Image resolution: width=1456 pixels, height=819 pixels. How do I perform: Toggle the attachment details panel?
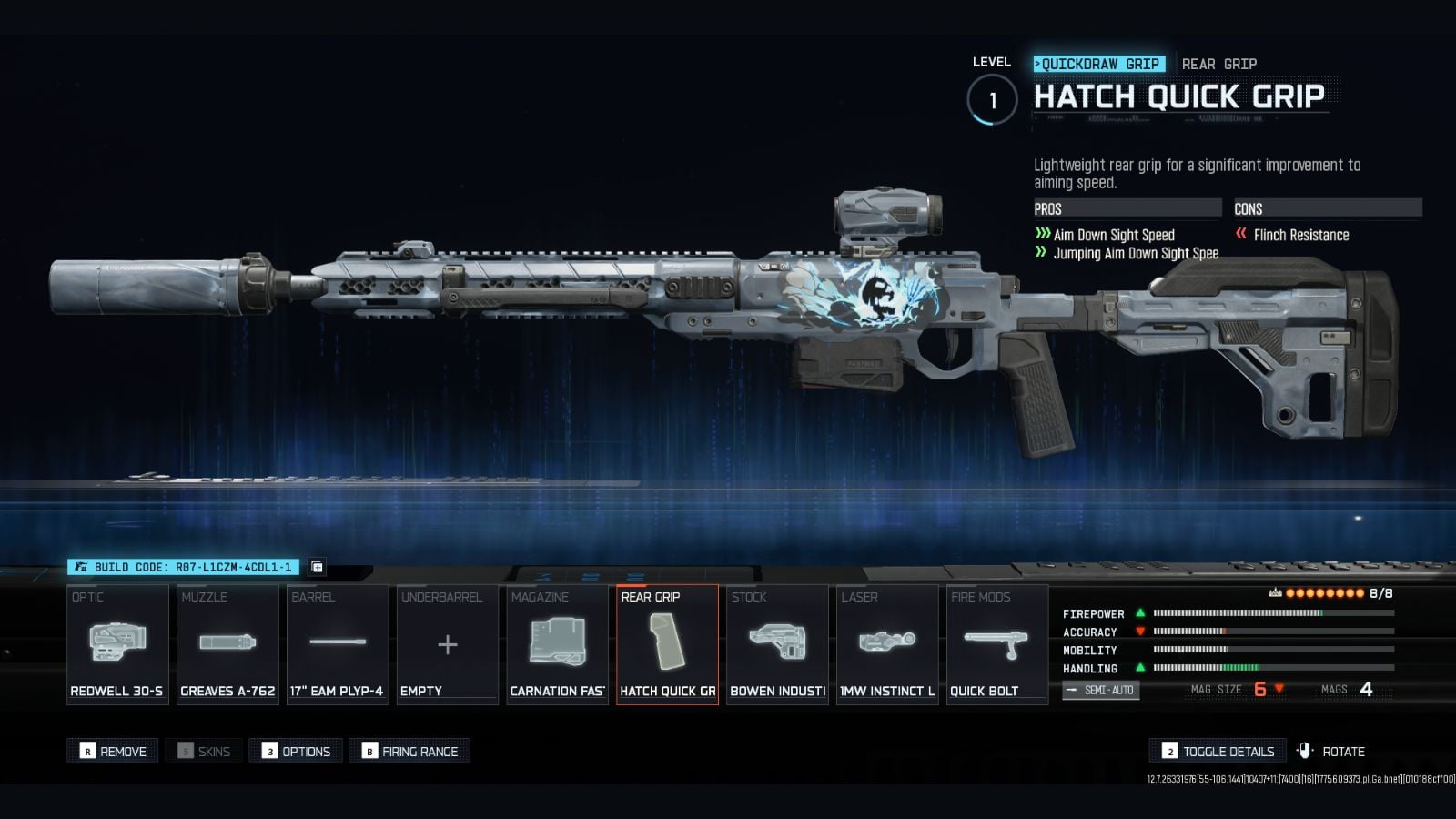[x=1218, y=751]
